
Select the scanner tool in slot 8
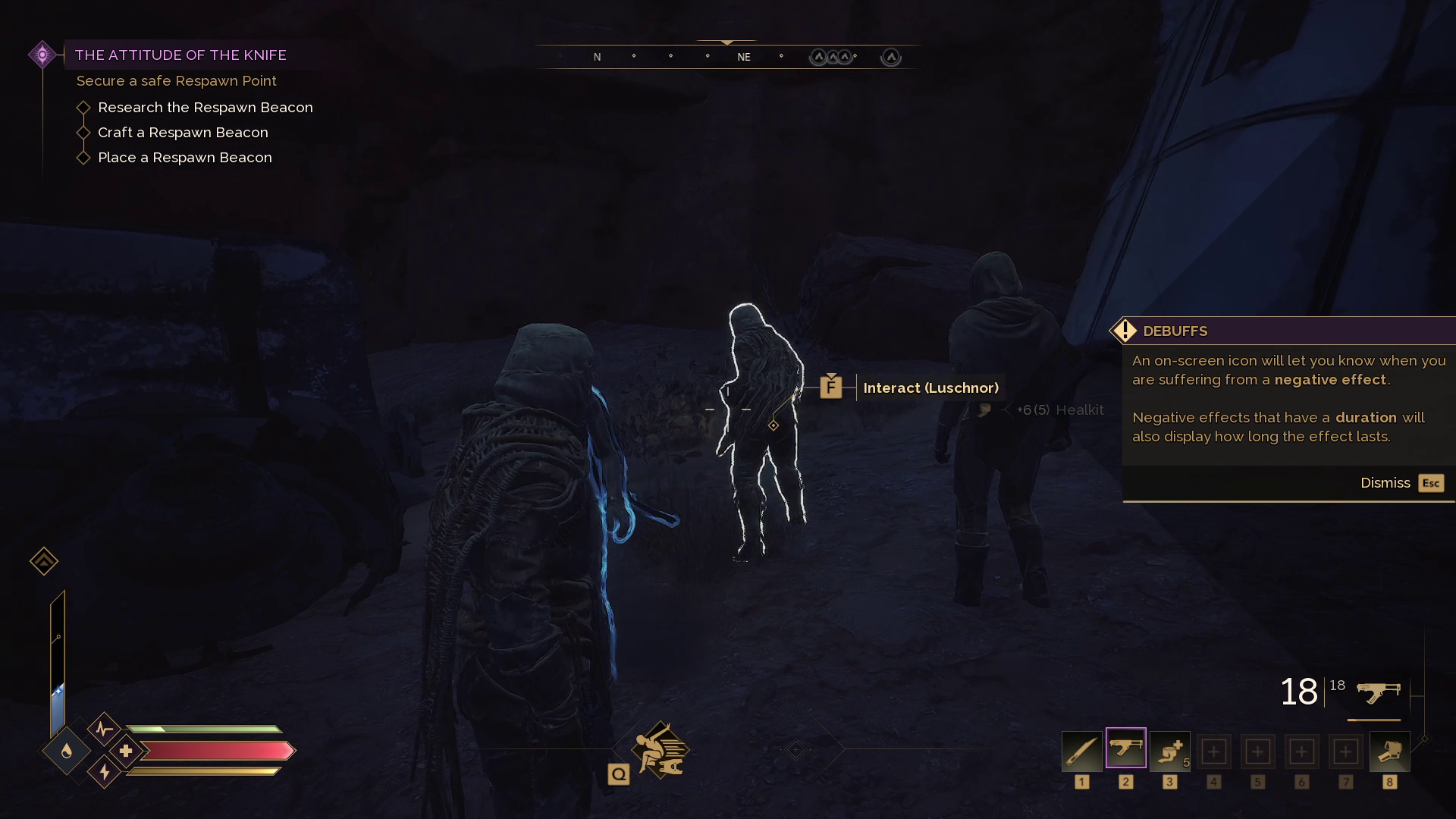click(x=1389, y=751)
